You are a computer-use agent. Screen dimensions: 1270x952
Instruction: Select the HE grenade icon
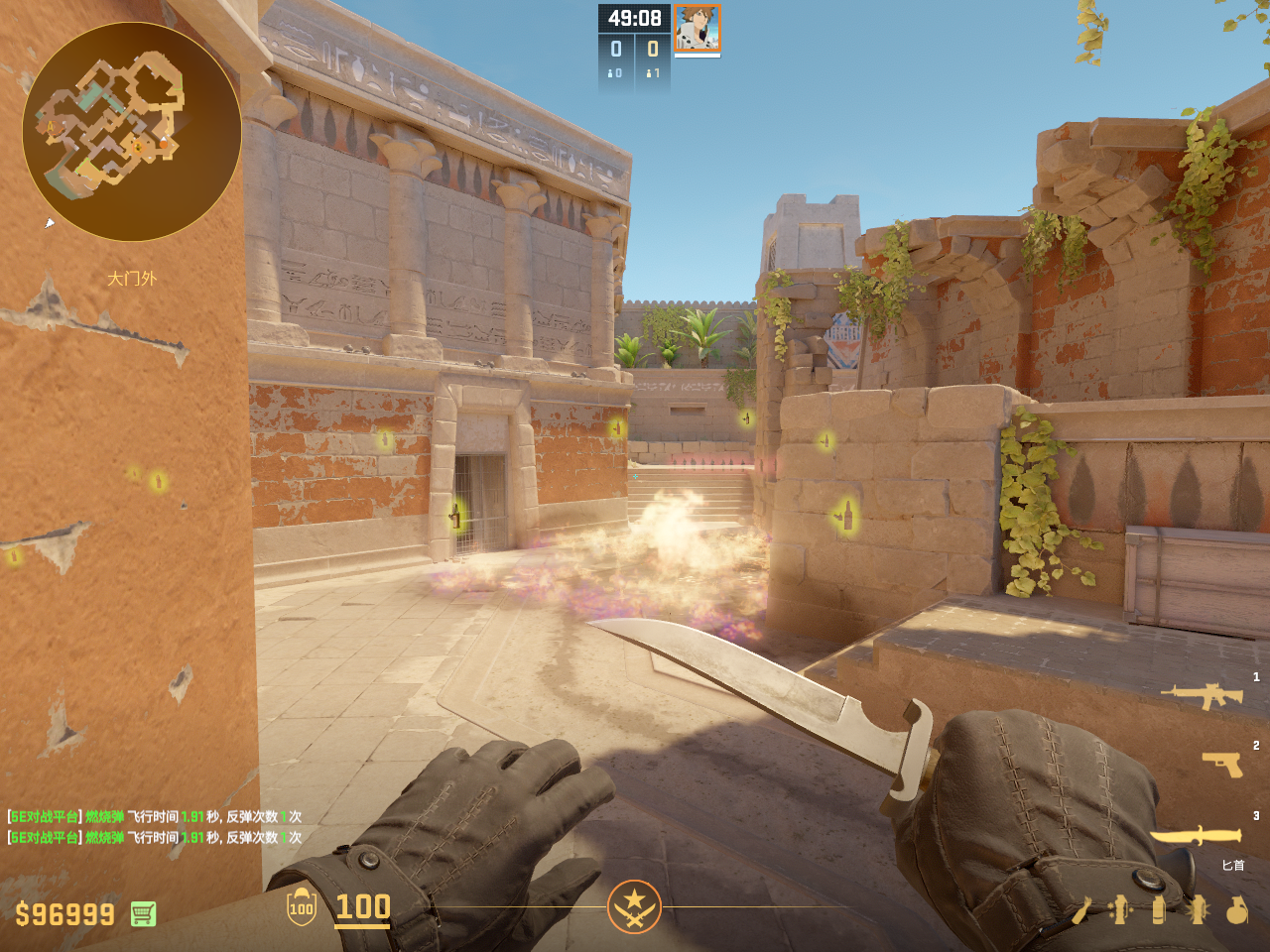click(x=1236, y=909)
